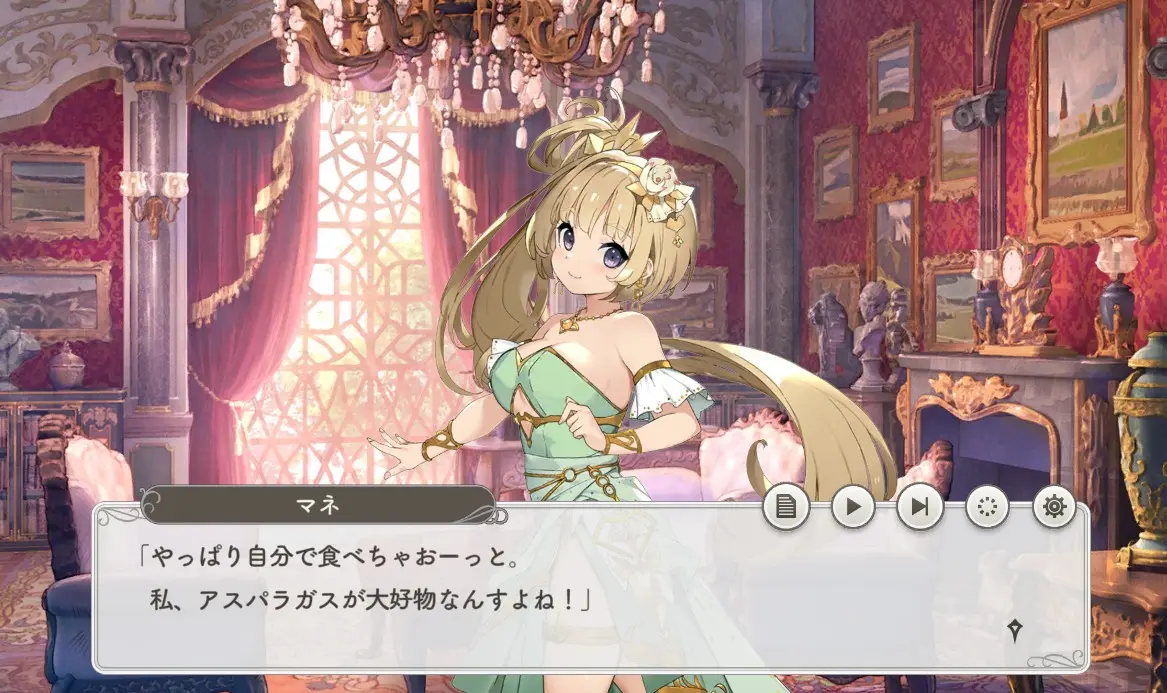The image size is (1167, 693).
Task: Advance dialogue using the diamond arrow indicator
Action: coord(1015,630)
